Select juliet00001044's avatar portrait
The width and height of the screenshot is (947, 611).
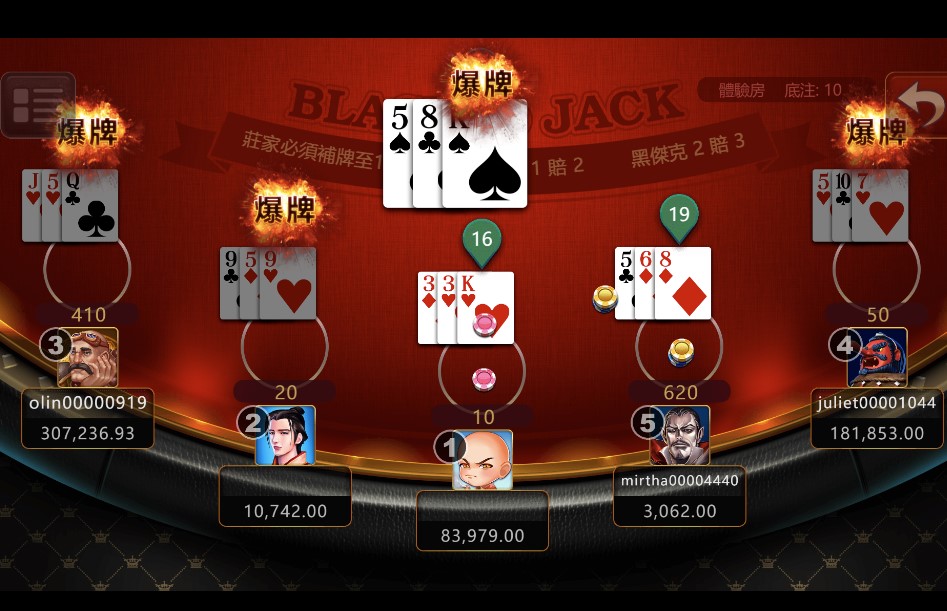(x=877, y=358)
